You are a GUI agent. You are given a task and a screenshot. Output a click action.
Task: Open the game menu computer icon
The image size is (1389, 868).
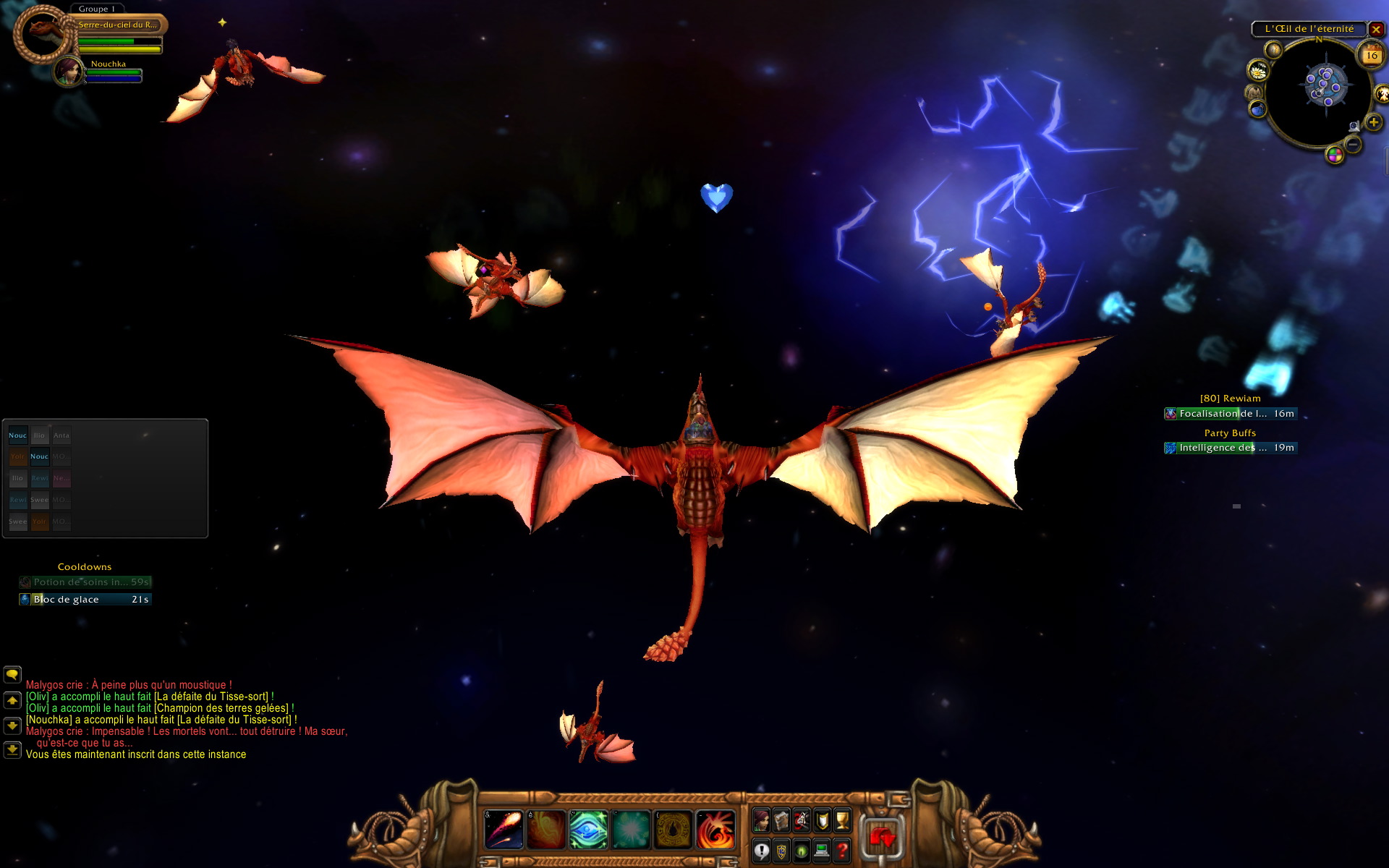tap(822, 851)
